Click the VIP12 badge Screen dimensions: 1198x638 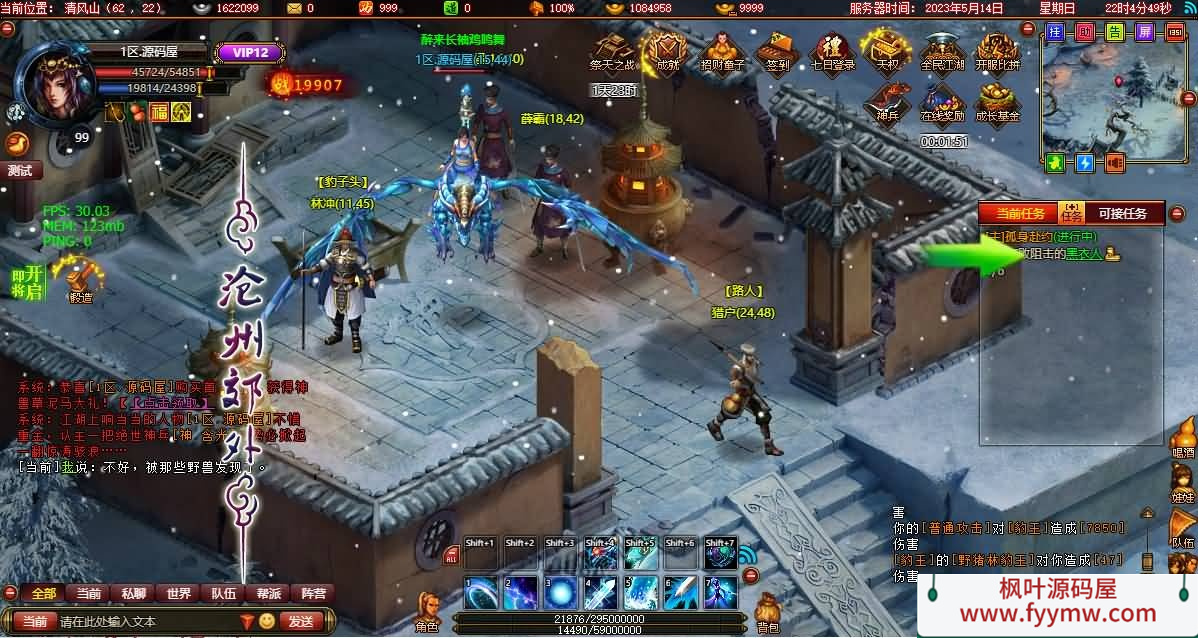tap(244, 53)
